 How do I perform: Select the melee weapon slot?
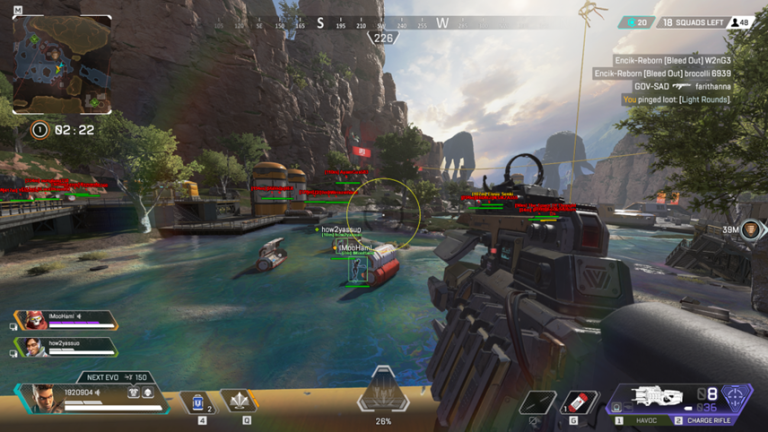pos(538,402)
